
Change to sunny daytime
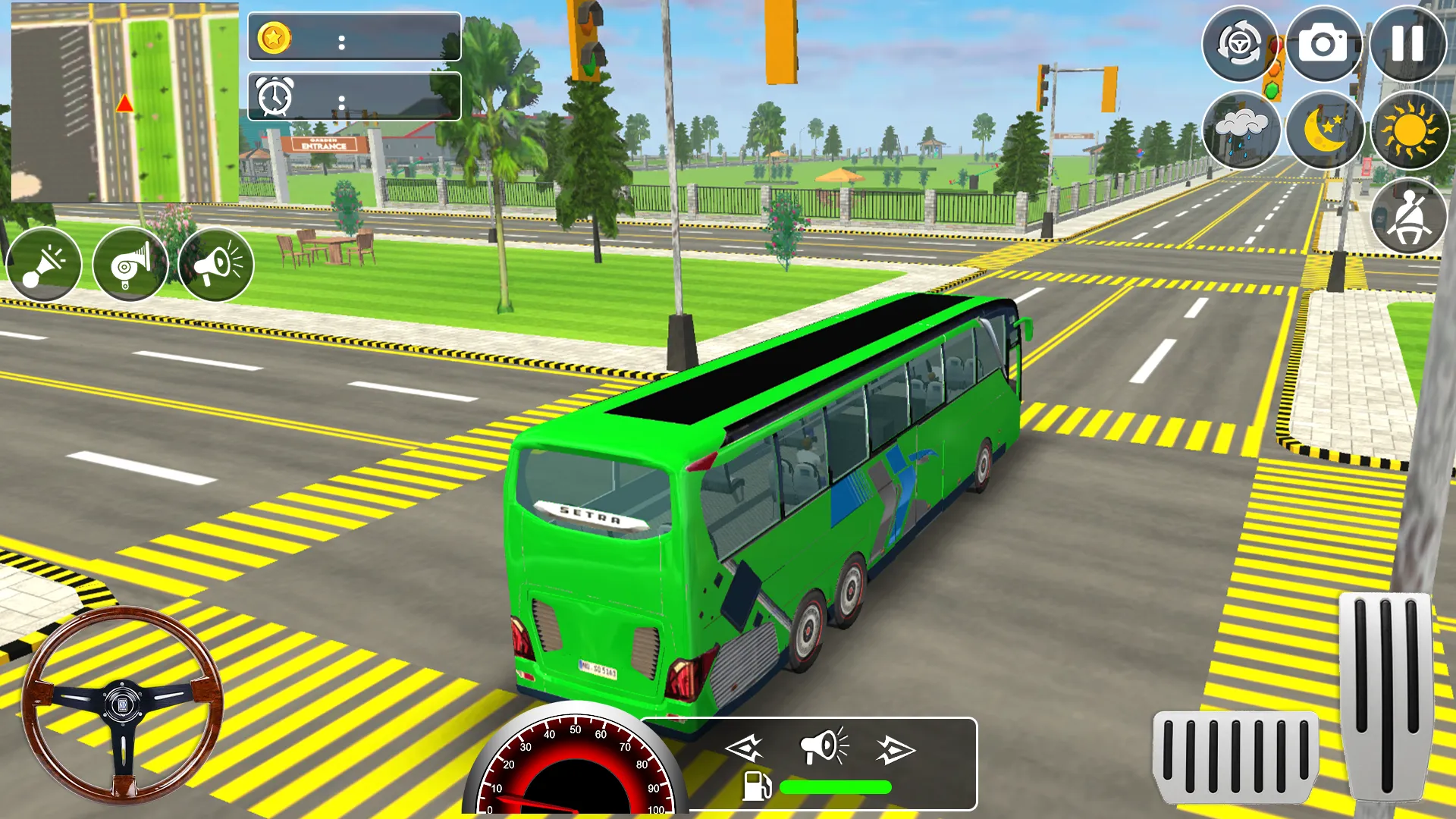[x=1409, y=130]
